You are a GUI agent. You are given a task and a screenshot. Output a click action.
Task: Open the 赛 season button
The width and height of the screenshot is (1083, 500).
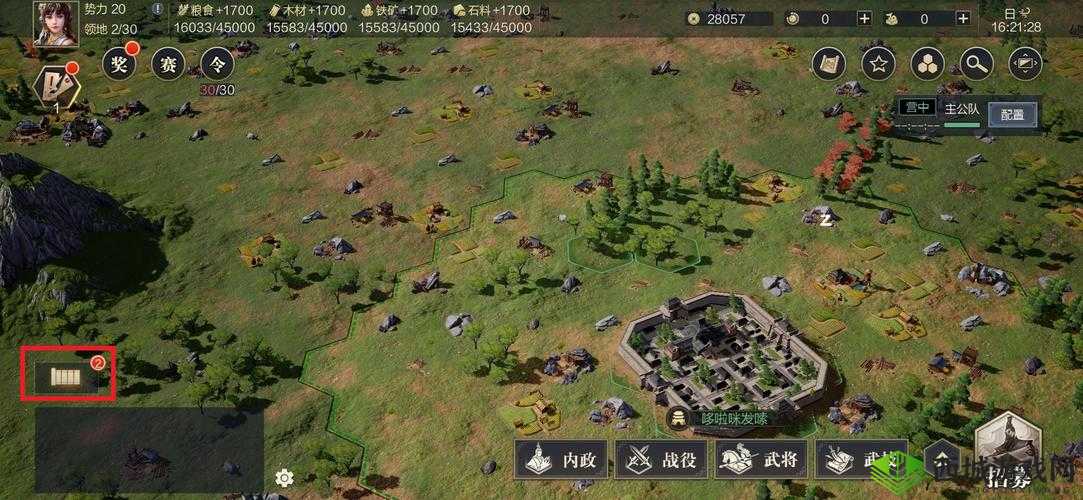click(x=169, y=65)
